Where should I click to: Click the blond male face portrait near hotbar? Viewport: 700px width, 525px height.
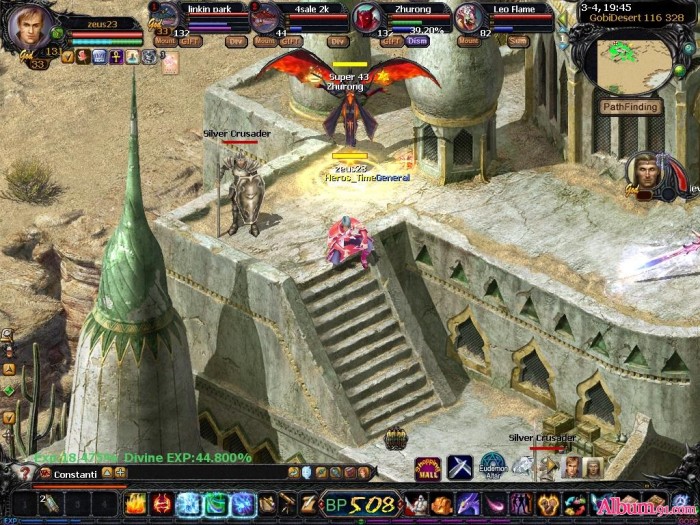coord(572,467)
